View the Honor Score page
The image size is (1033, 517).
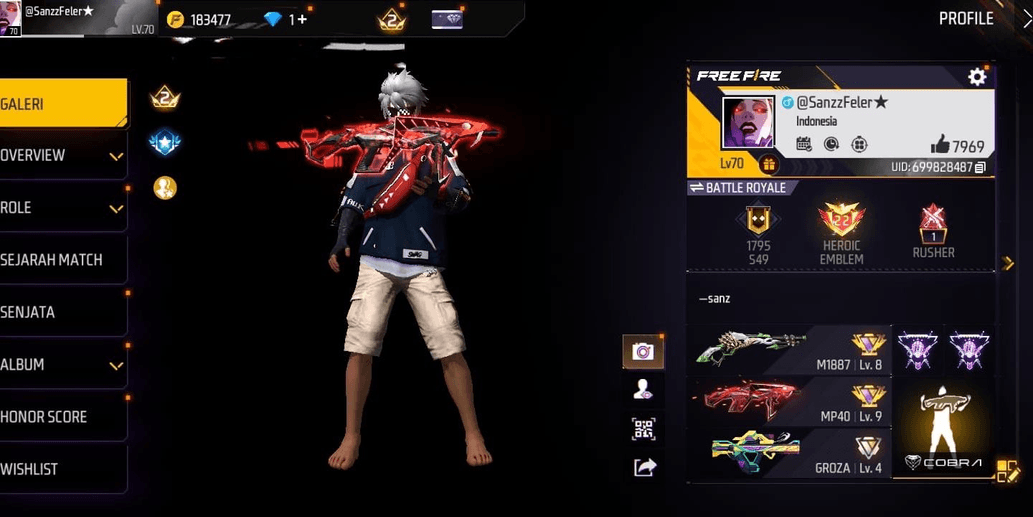(x=60, y=417)
